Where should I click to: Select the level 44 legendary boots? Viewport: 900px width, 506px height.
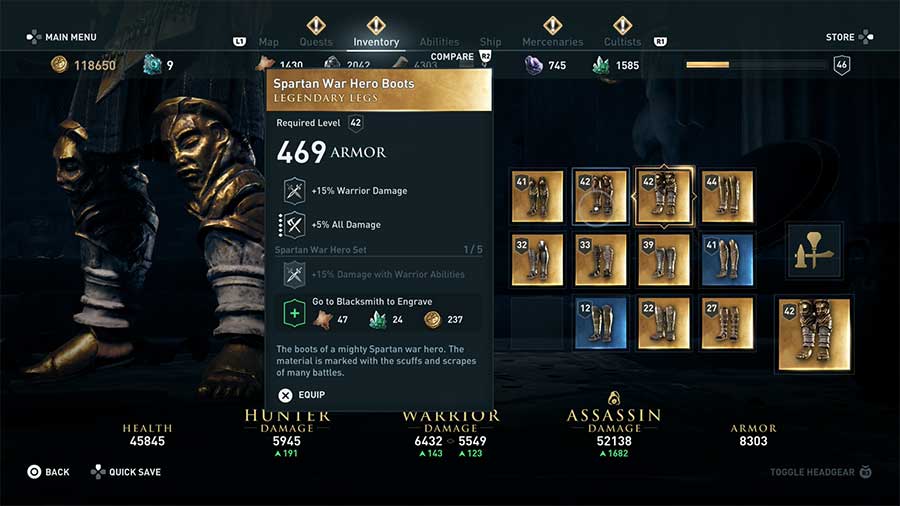coord(728,196)
